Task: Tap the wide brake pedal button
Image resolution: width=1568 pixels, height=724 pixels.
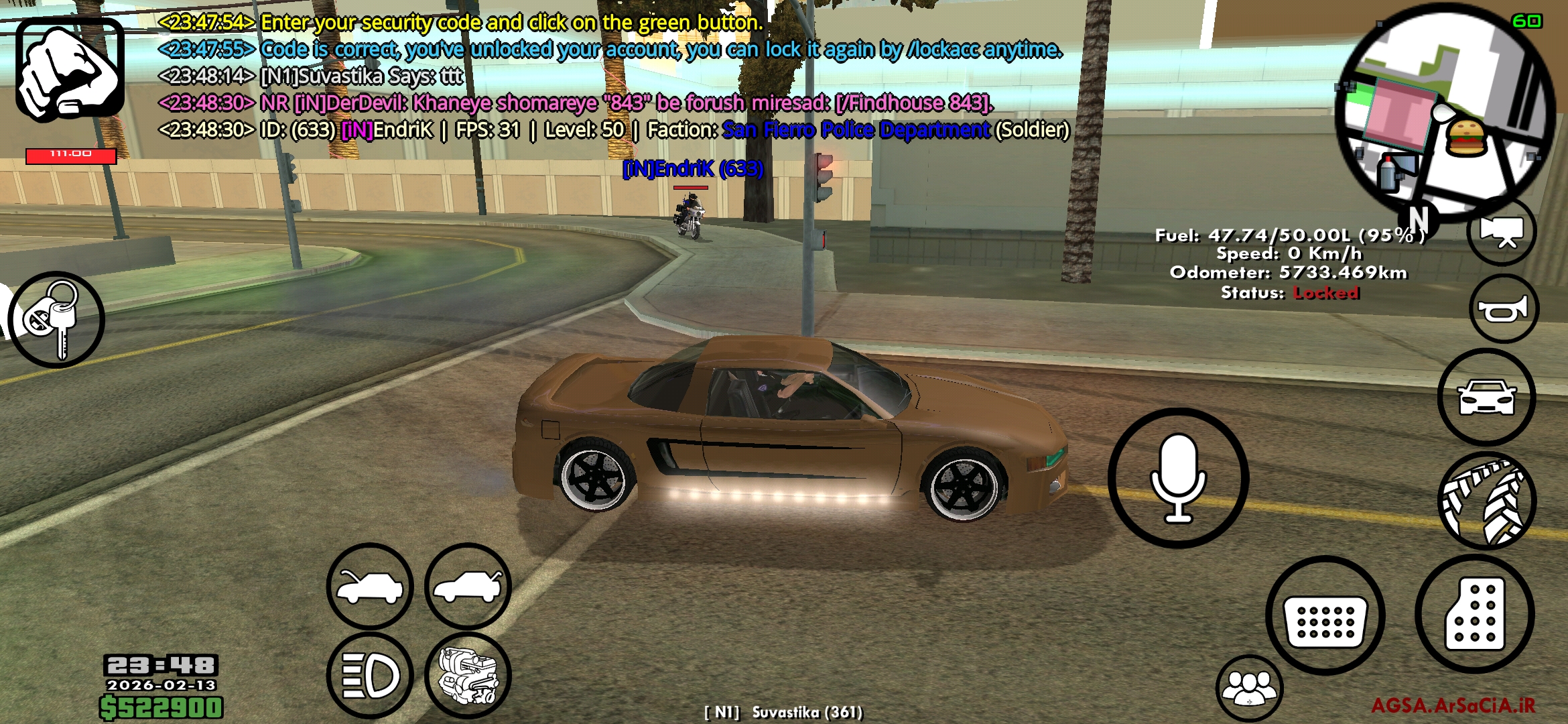Action: pos(1325,615)
